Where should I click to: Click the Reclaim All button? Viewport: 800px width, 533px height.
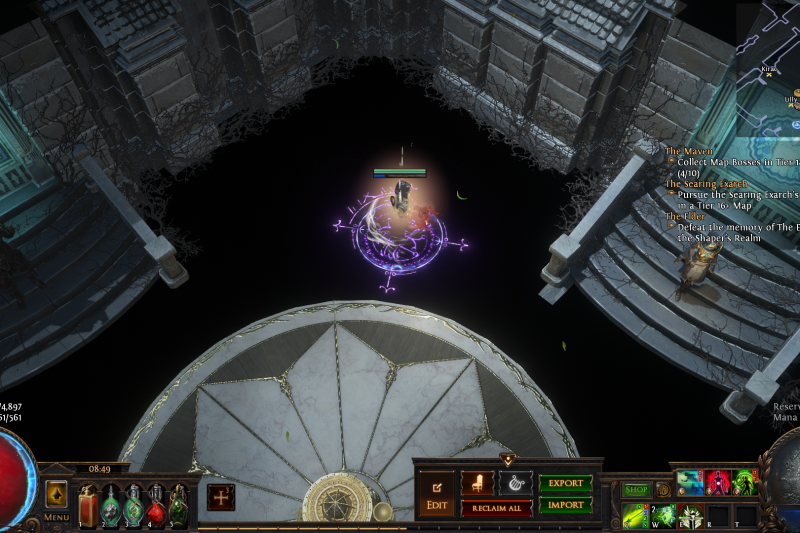click(x=496, y=508)
